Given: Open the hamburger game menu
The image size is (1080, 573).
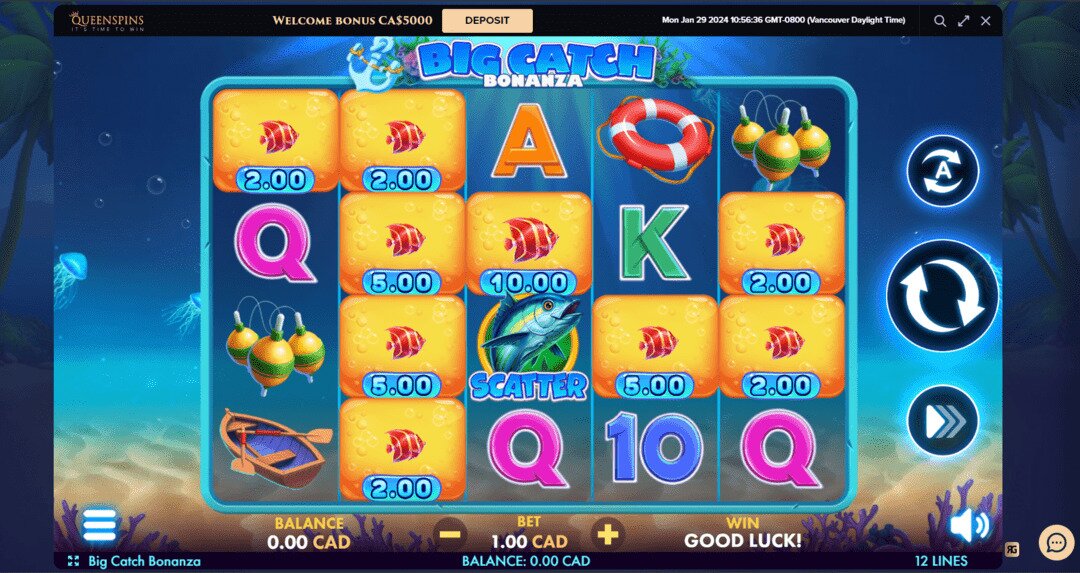Looking at the screenshot, I should click(99, 524).
